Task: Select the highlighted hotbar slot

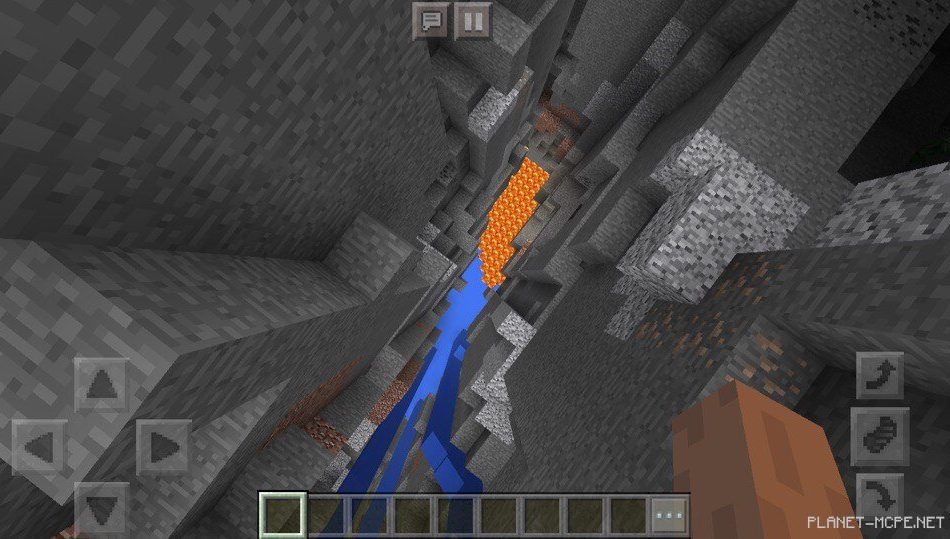Action: [281, 515]
